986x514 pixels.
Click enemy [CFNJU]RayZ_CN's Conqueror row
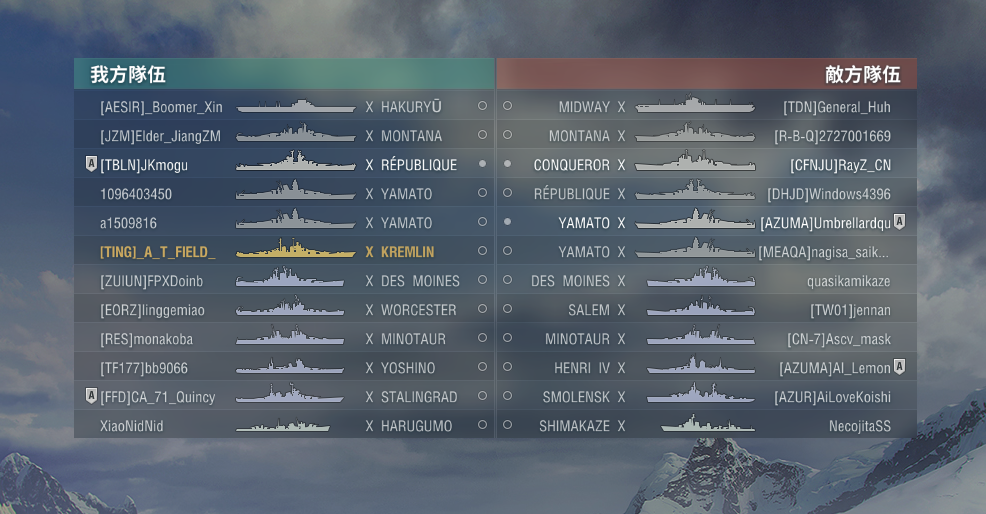point(706,165)
